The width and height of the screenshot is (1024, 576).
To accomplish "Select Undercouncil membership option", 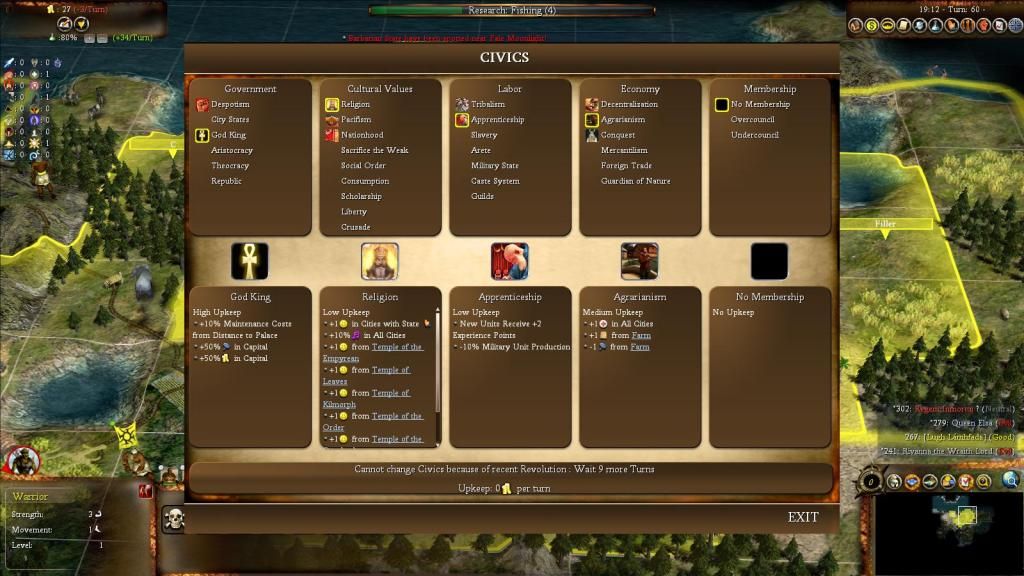I will tap(754, 135).
